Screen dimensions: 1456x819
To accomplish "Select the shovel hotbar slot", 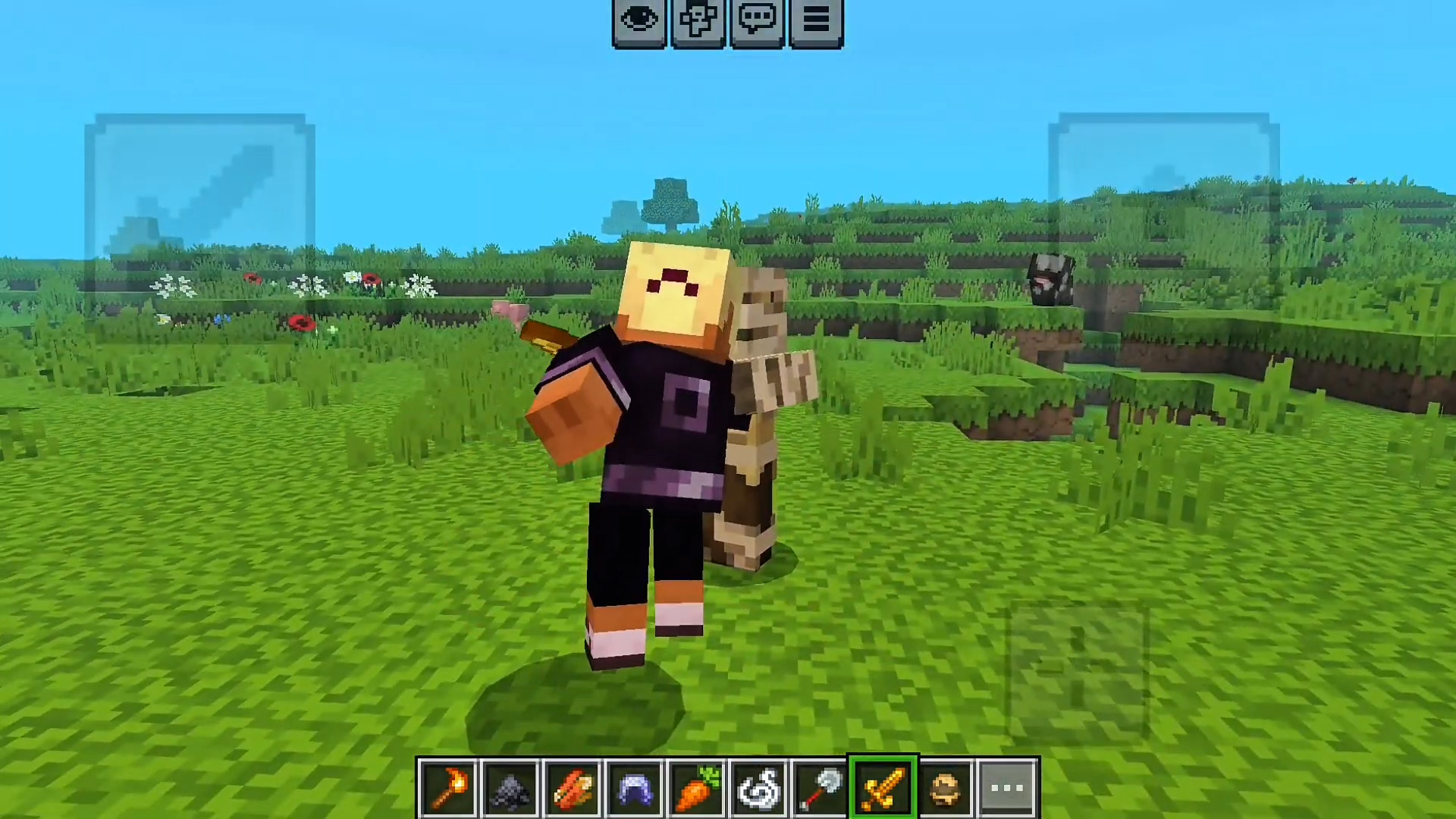I will click(821, 786).
